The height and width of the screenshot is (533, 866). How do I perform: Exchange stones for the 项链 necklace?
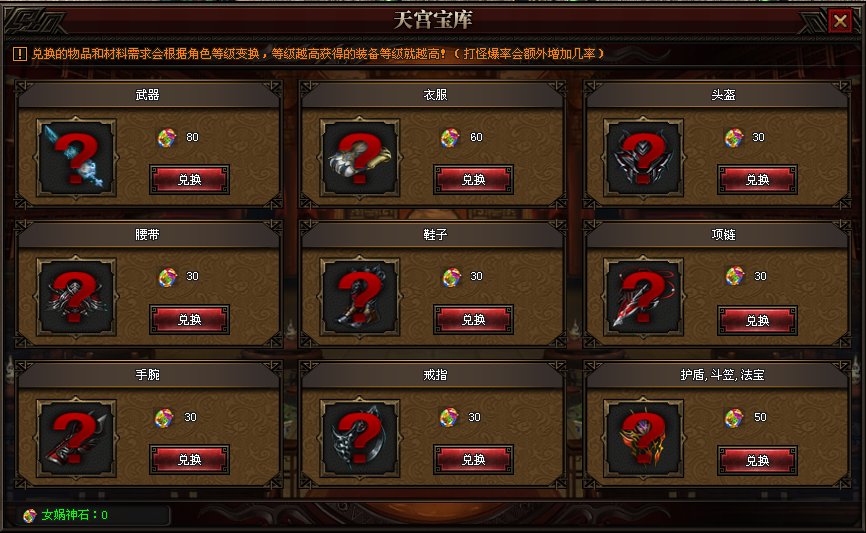757,320
